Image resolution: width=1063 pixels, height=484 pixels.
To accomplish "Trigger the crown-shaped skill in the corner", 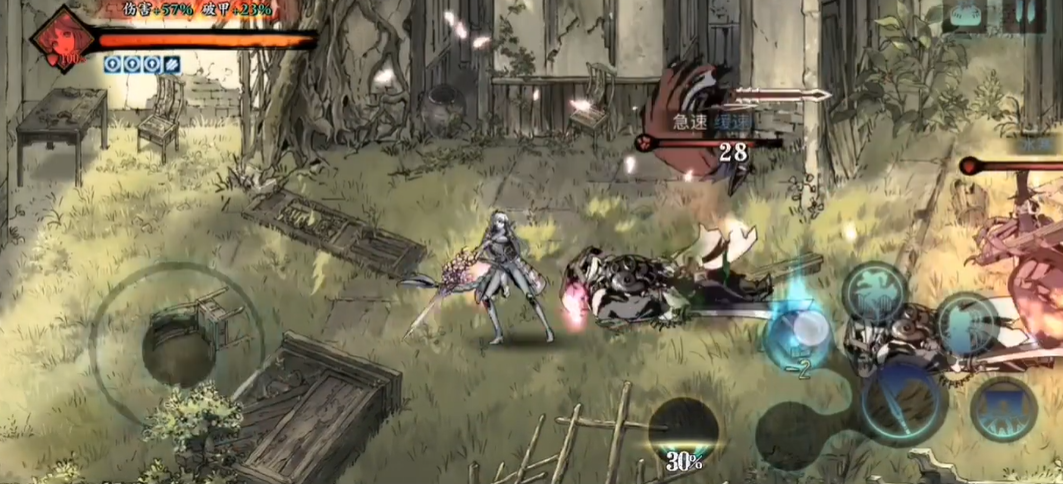I will point(1003,408).
